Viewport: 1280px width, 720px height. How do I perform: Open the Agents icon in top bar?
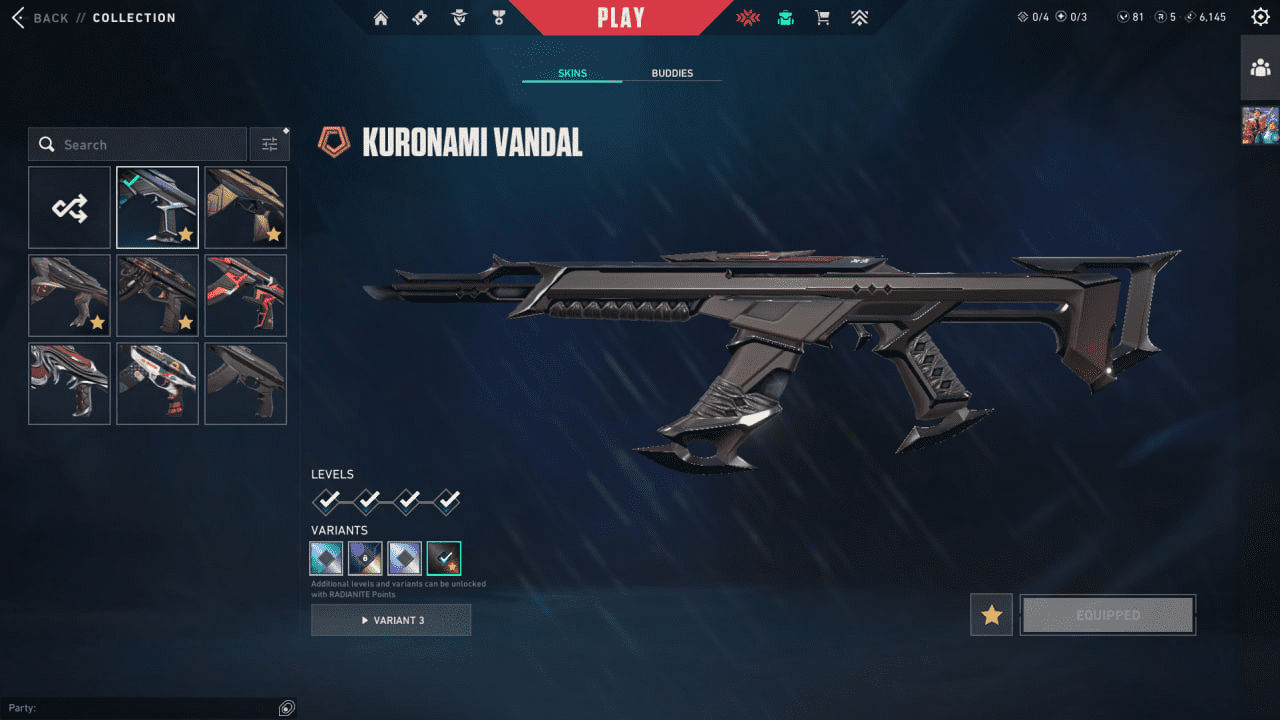[459, 17]
